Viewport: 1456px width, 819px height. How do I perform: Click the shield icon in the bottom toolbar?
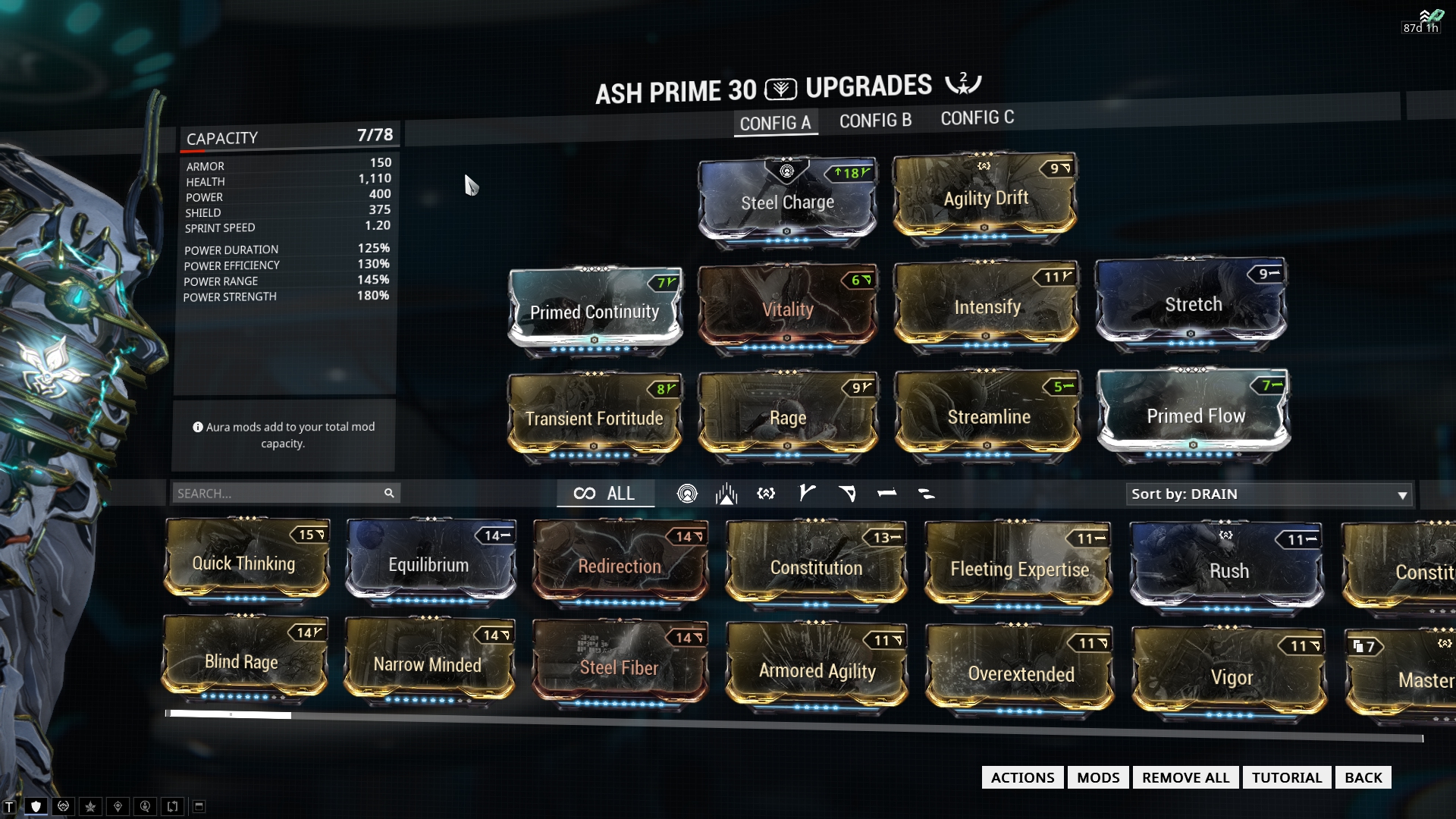click(34, 806)
